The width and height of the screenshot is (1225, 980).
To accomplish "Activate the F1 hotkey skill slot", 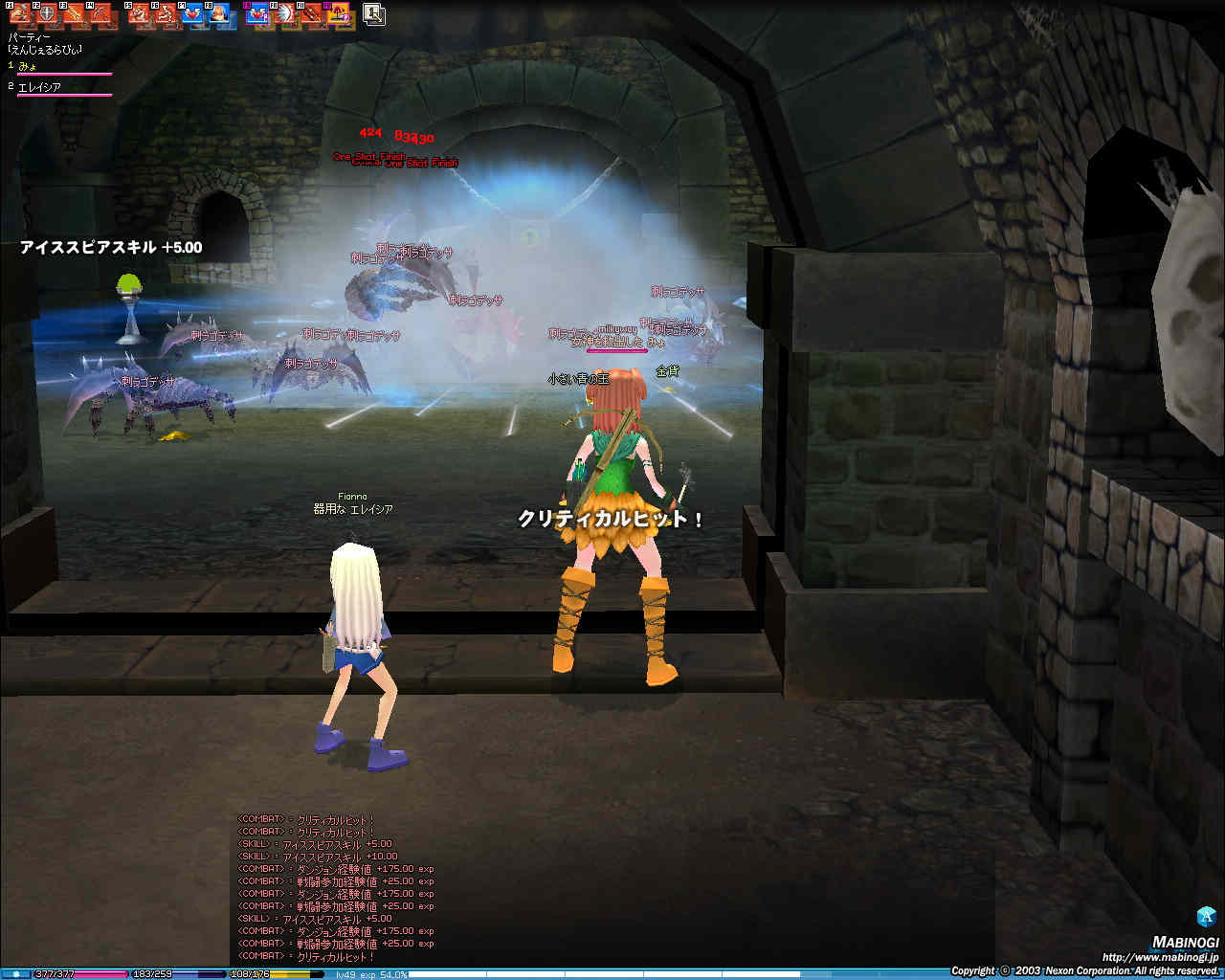I will click(20, 14).
